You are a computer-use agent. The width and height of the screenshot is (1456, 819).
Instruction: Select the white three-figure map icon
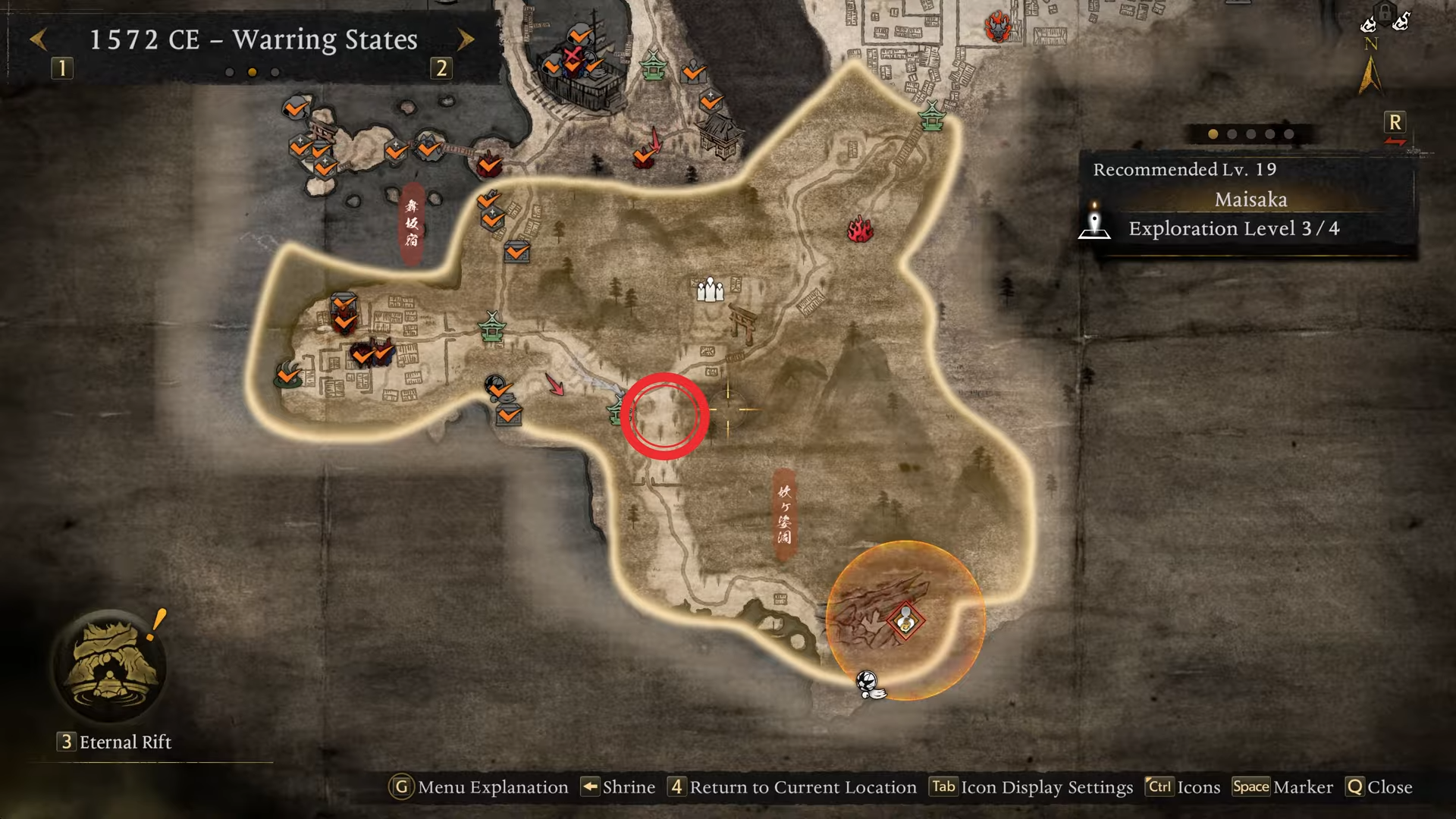tap(710, 290)
